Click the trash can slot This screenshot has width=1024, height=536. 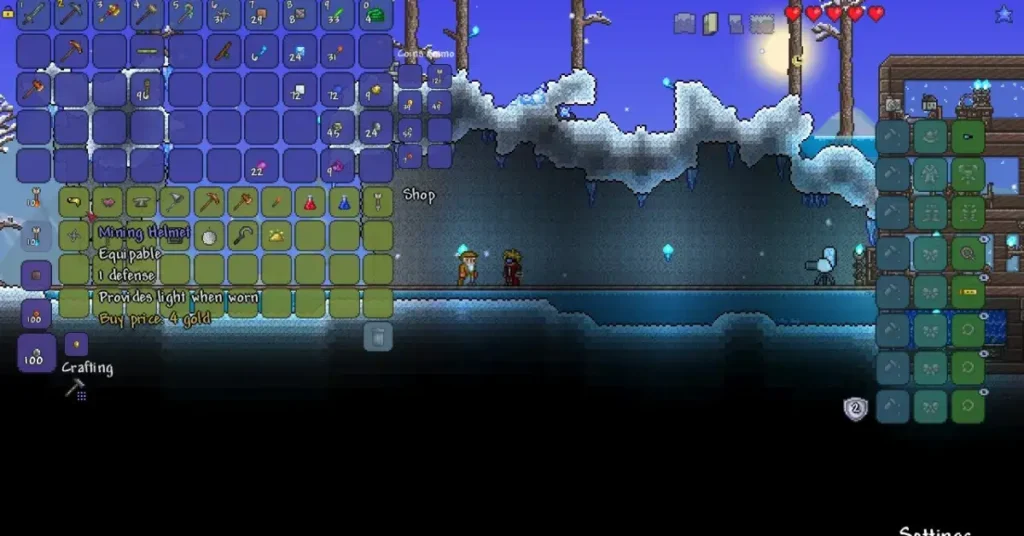click(378, 337)
